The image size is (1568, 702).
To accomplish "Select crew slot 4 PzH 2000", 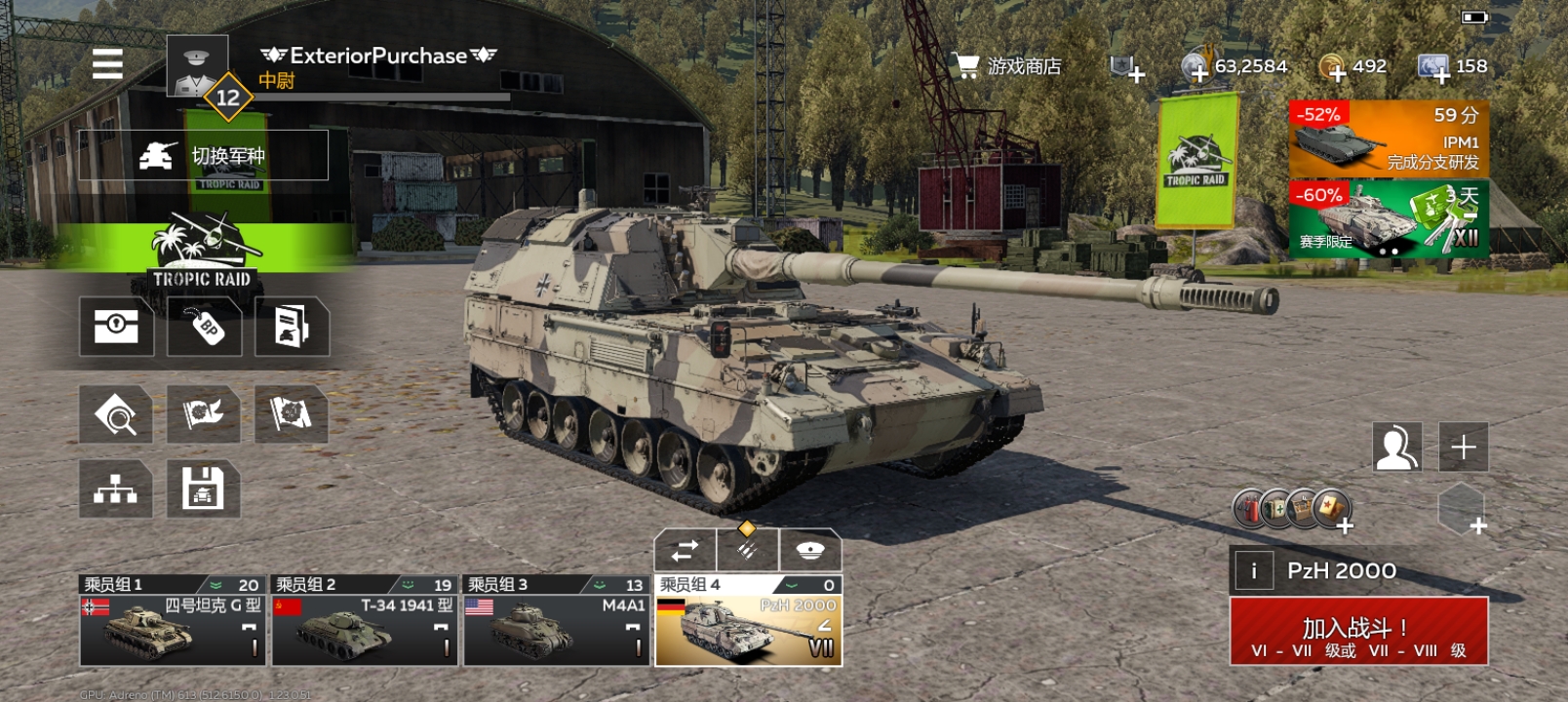I will coord(748,621).
